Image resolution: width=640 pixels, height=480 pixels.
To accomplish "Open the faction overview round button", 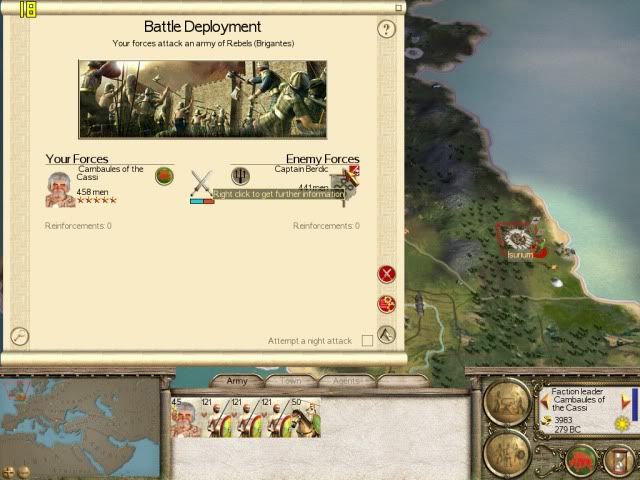I will [507, 403].
